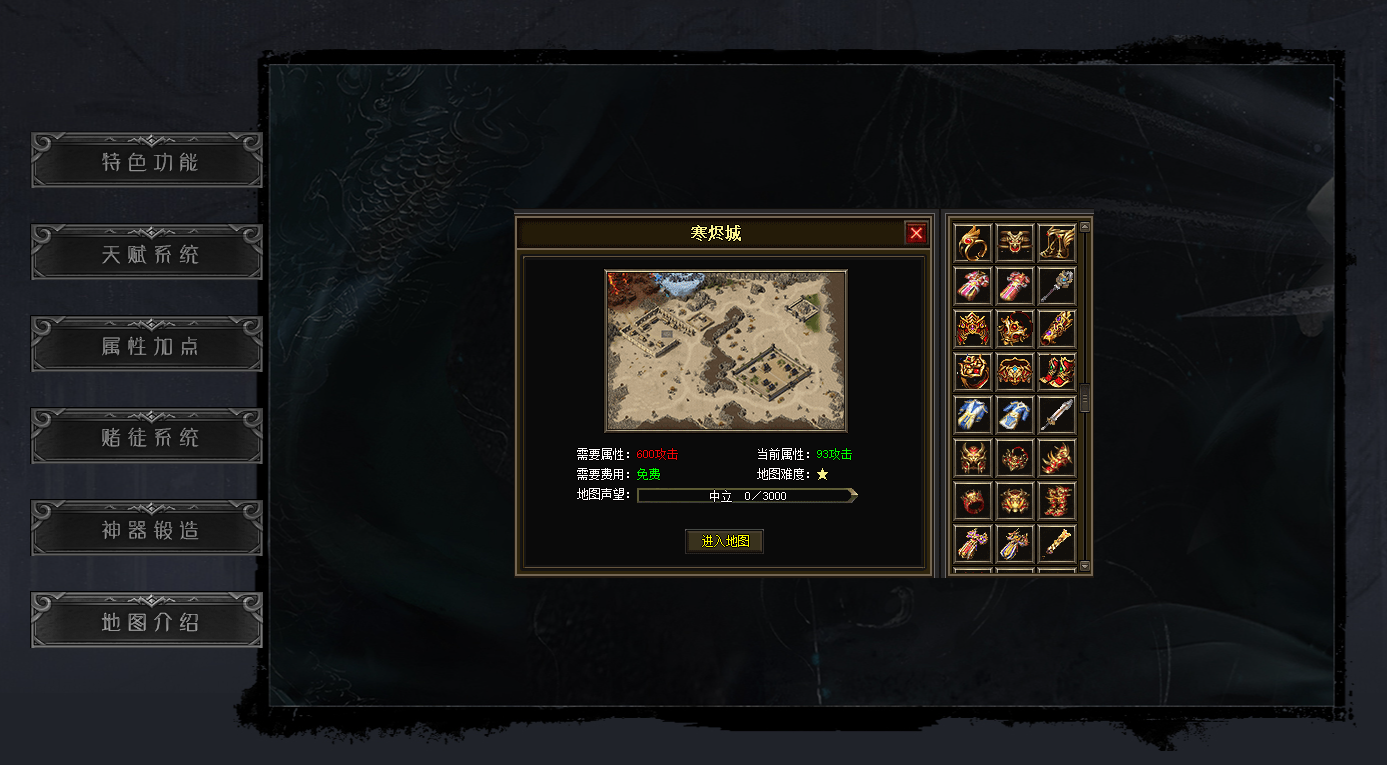Click the item list scrollbar handle
This screenshot has height=765, width=1387.
click(x=1085, y=398)
